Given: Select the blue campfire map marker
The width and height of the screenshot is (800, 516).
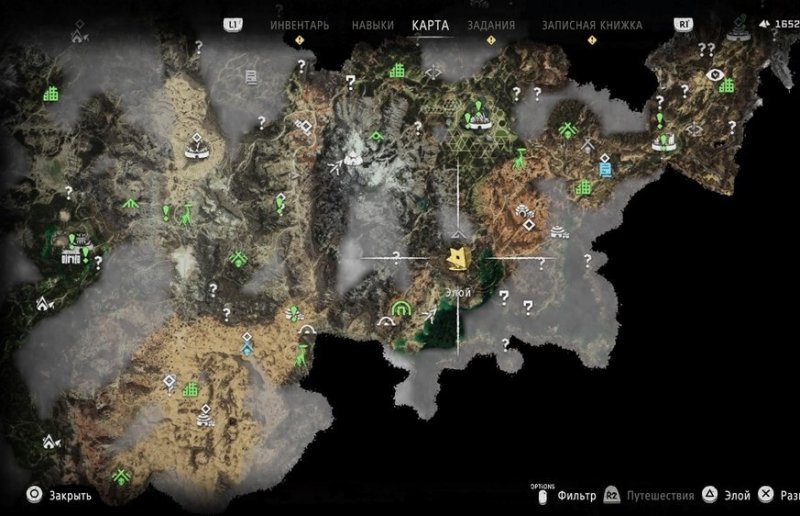Looking at the screenshot, I should pyautogui.click(x=246, y=350).
